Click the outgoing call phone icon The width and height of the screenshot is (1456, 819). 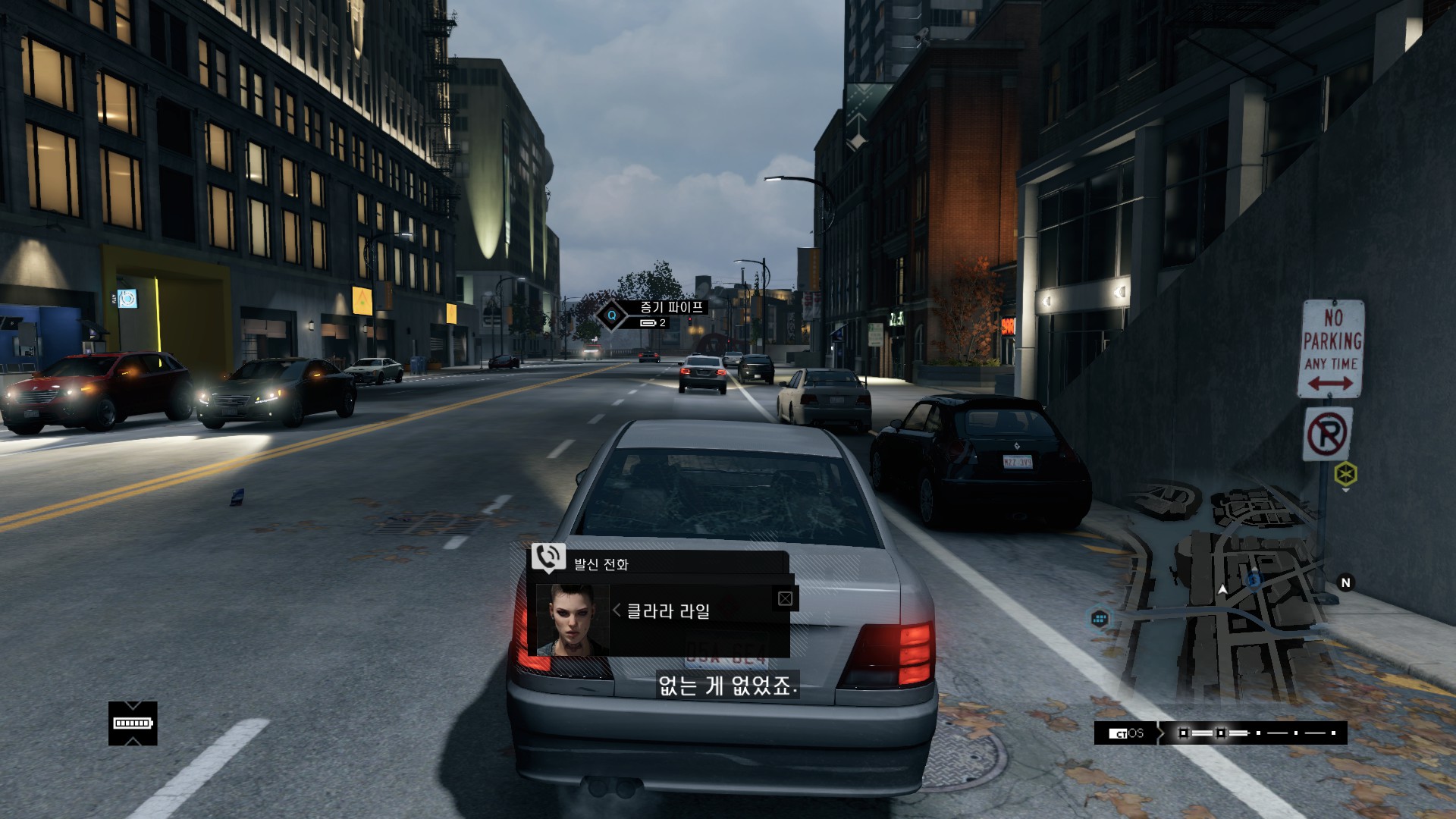coord(548,557)
